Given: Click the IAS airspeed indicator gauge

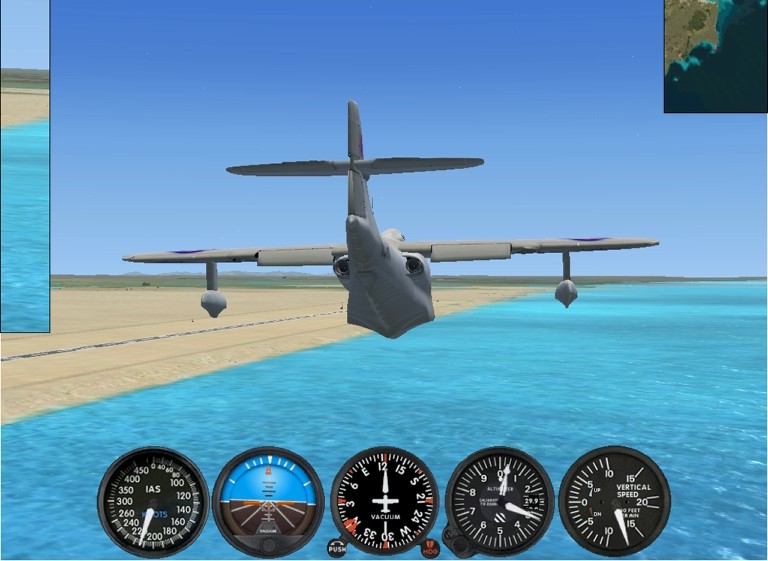Looking at the screenshot, I should (153, 501).
